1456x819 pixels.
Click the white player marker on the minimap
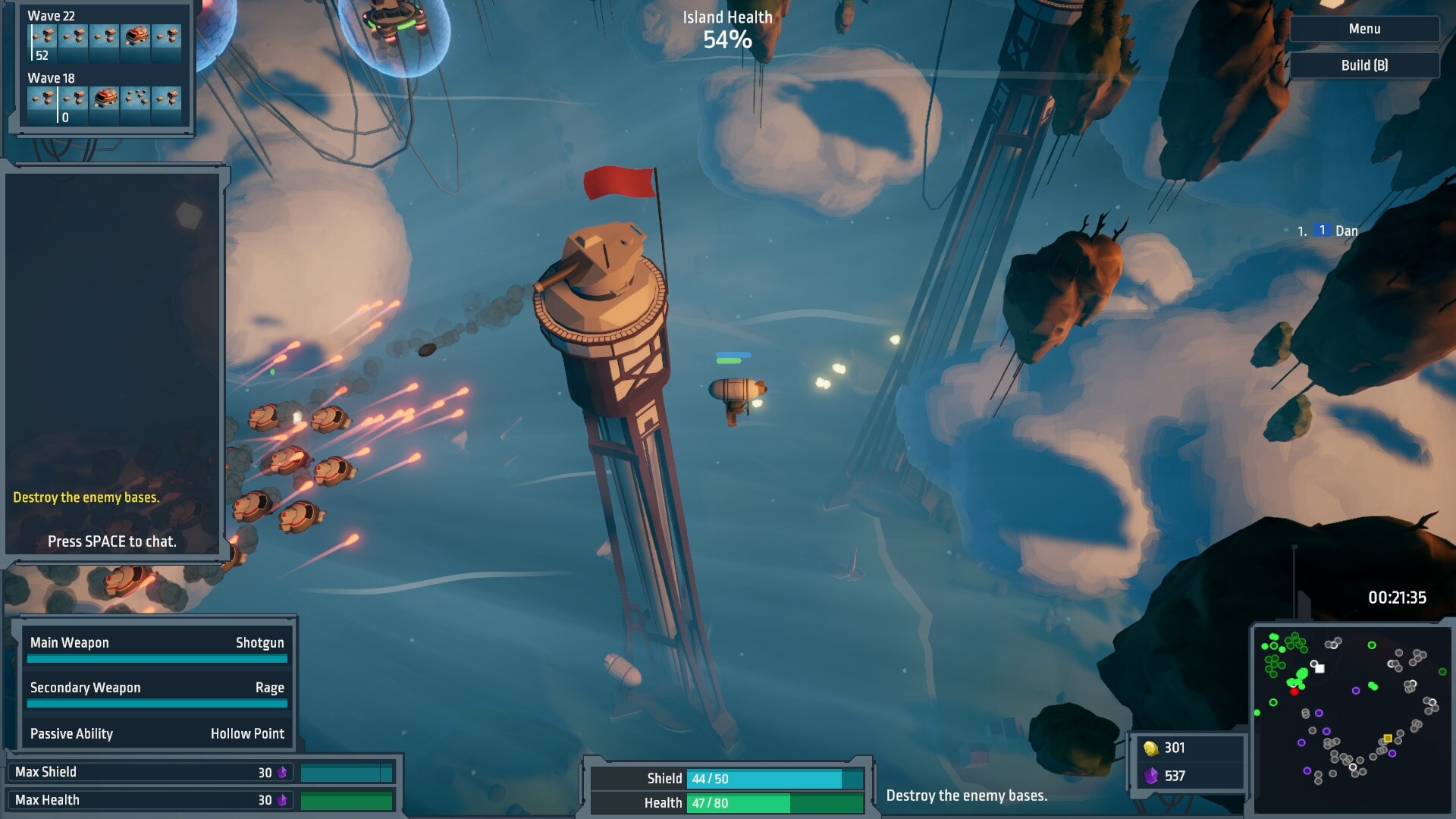1320,668
